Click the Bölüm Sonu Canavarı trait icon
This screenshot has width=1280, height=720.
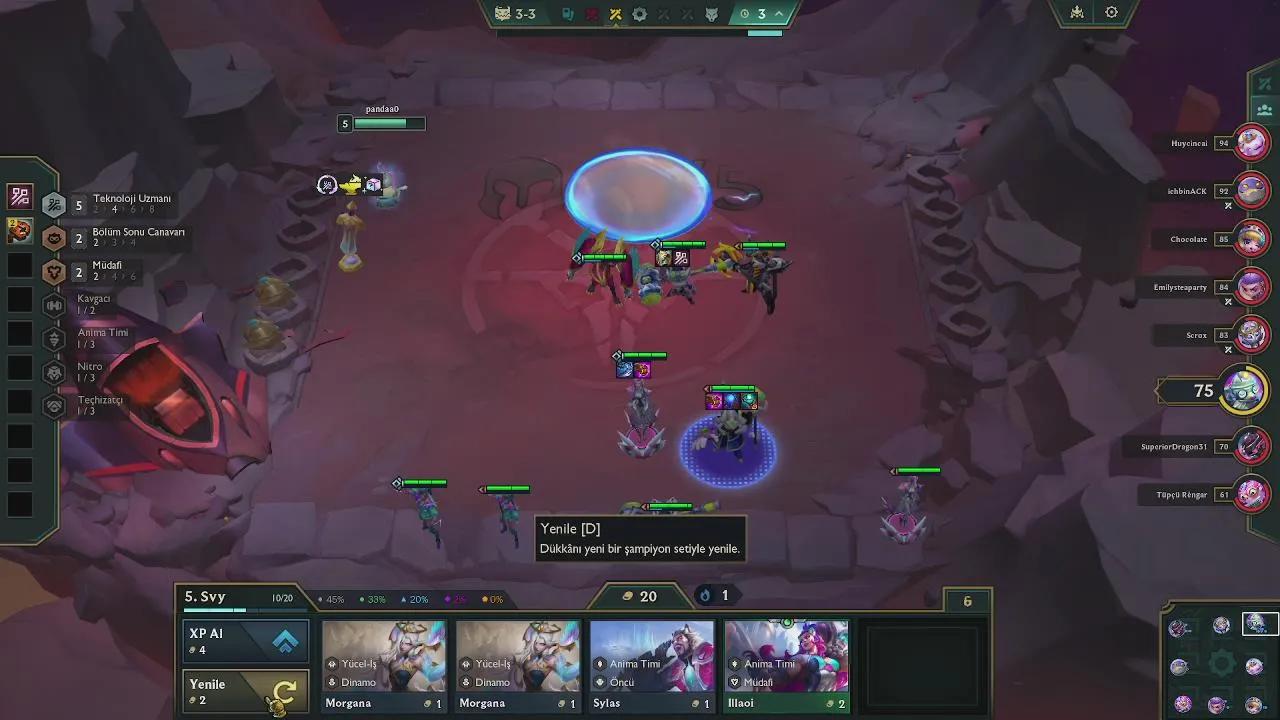click(54, 238)
